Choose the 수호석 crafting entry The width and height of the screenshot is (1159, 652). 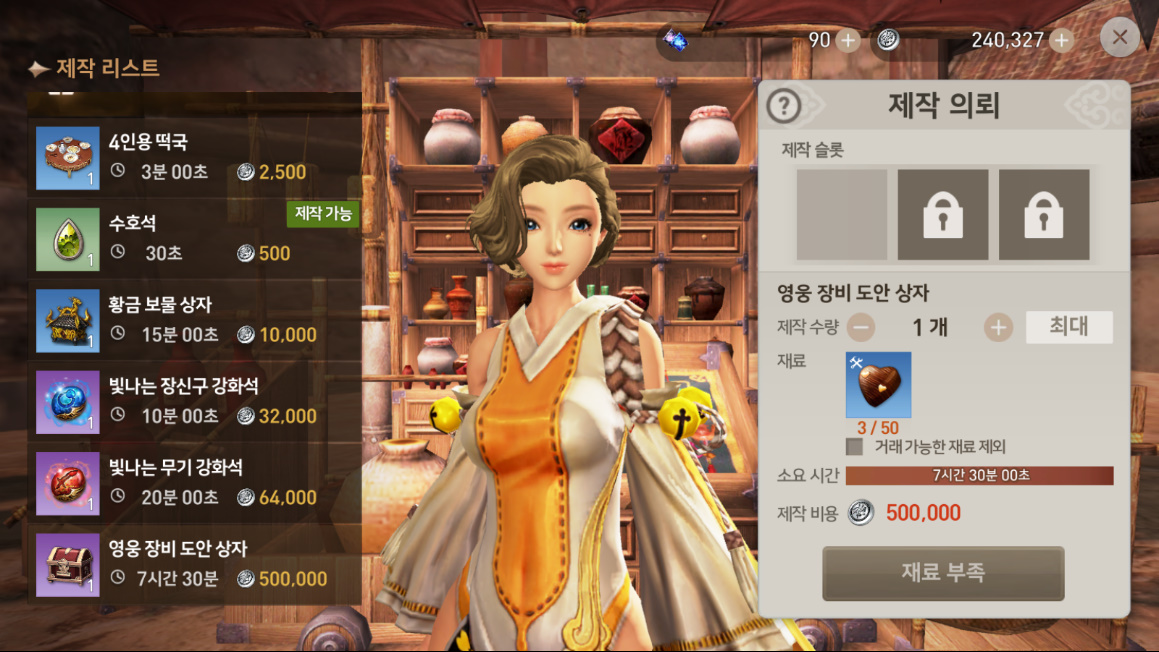[195, 239]
